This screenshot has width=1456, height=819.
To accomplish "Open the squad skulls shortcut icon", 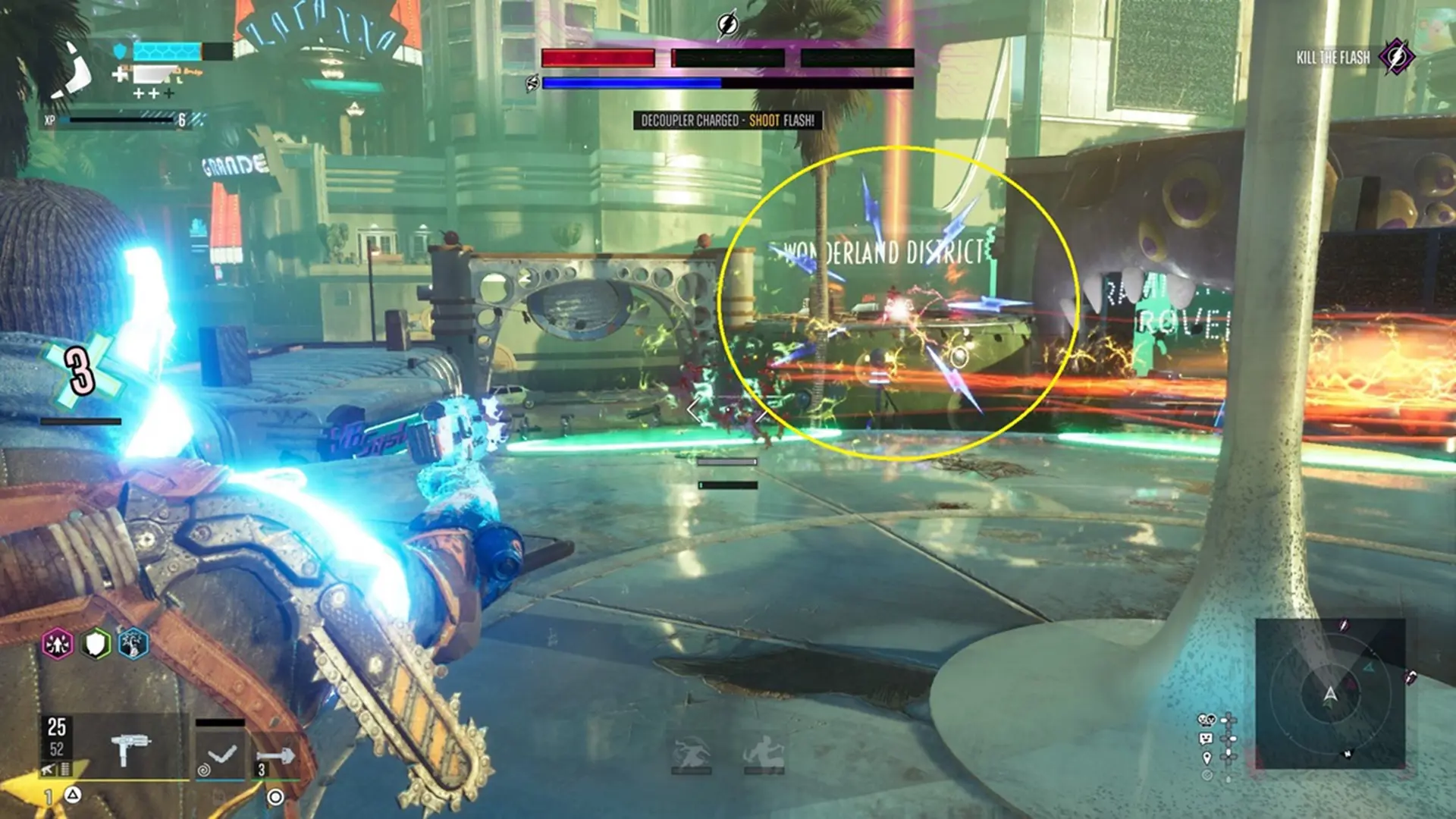I will click(x=1206, y=720).
